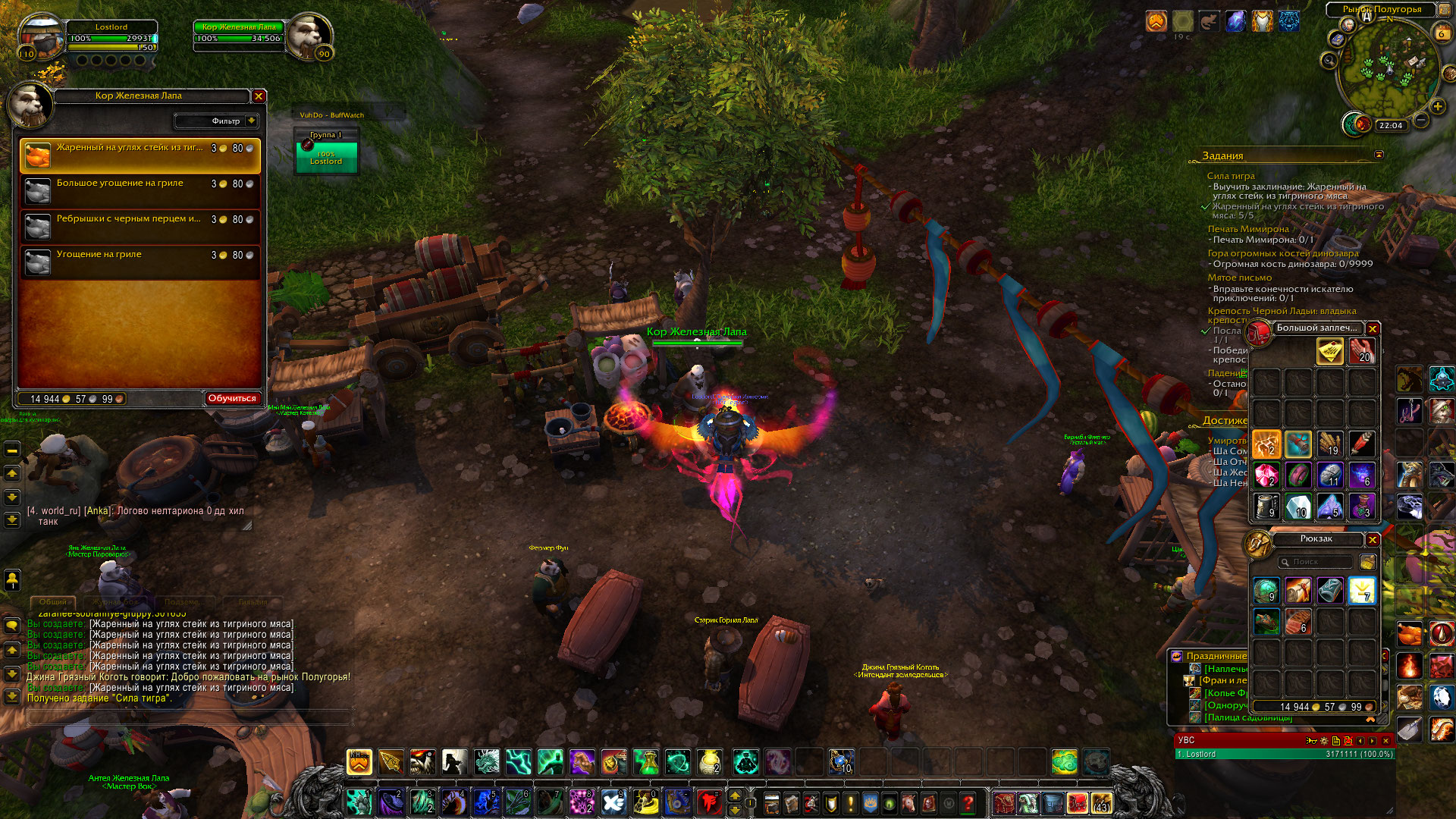Choose the Ребрышки с черным перцем recipe
The width and height of the screenshot is (1456, 819).
pyautogui.click(x=140, y=226)
